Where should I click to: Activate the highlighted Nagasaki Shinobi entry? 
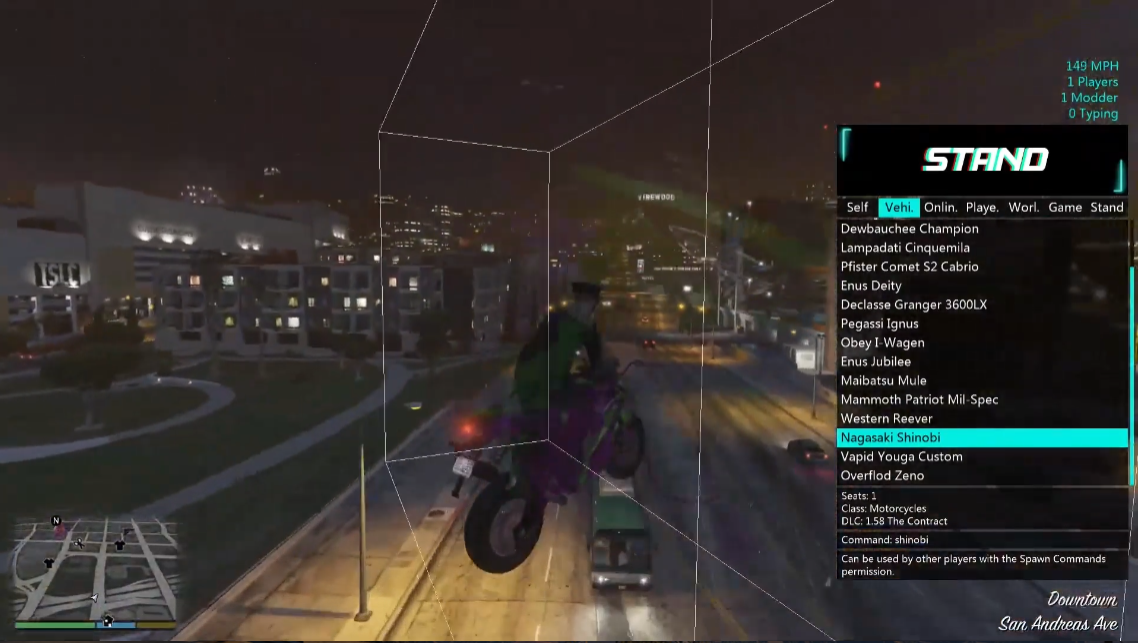click(x=890, y=438)
